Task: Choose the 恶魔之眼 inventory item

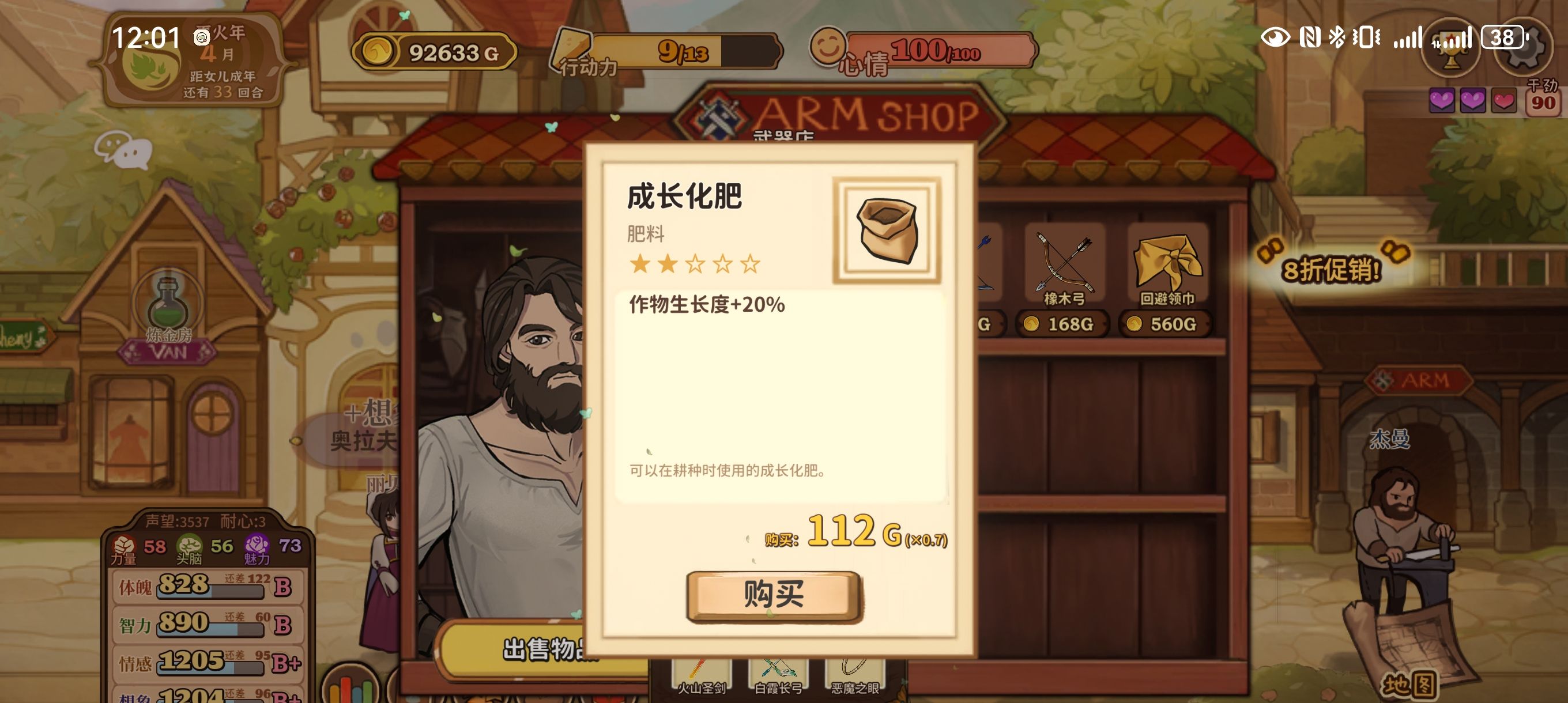Action: [854, 674]
